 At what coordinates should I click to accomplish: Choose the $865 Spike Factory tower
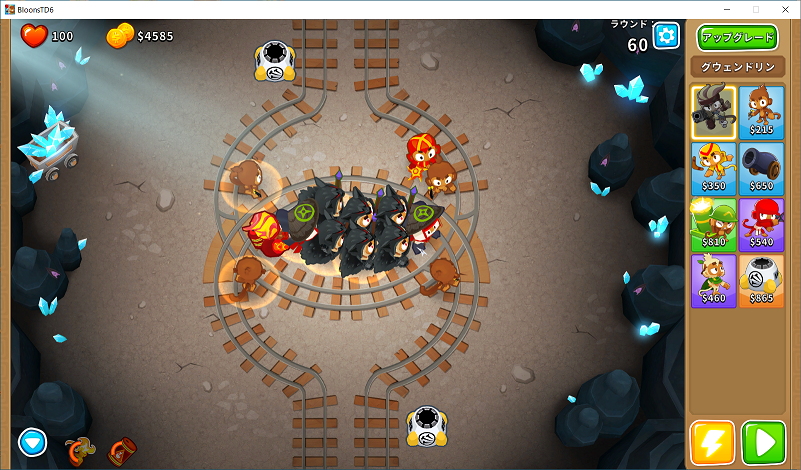click(762, 279)
